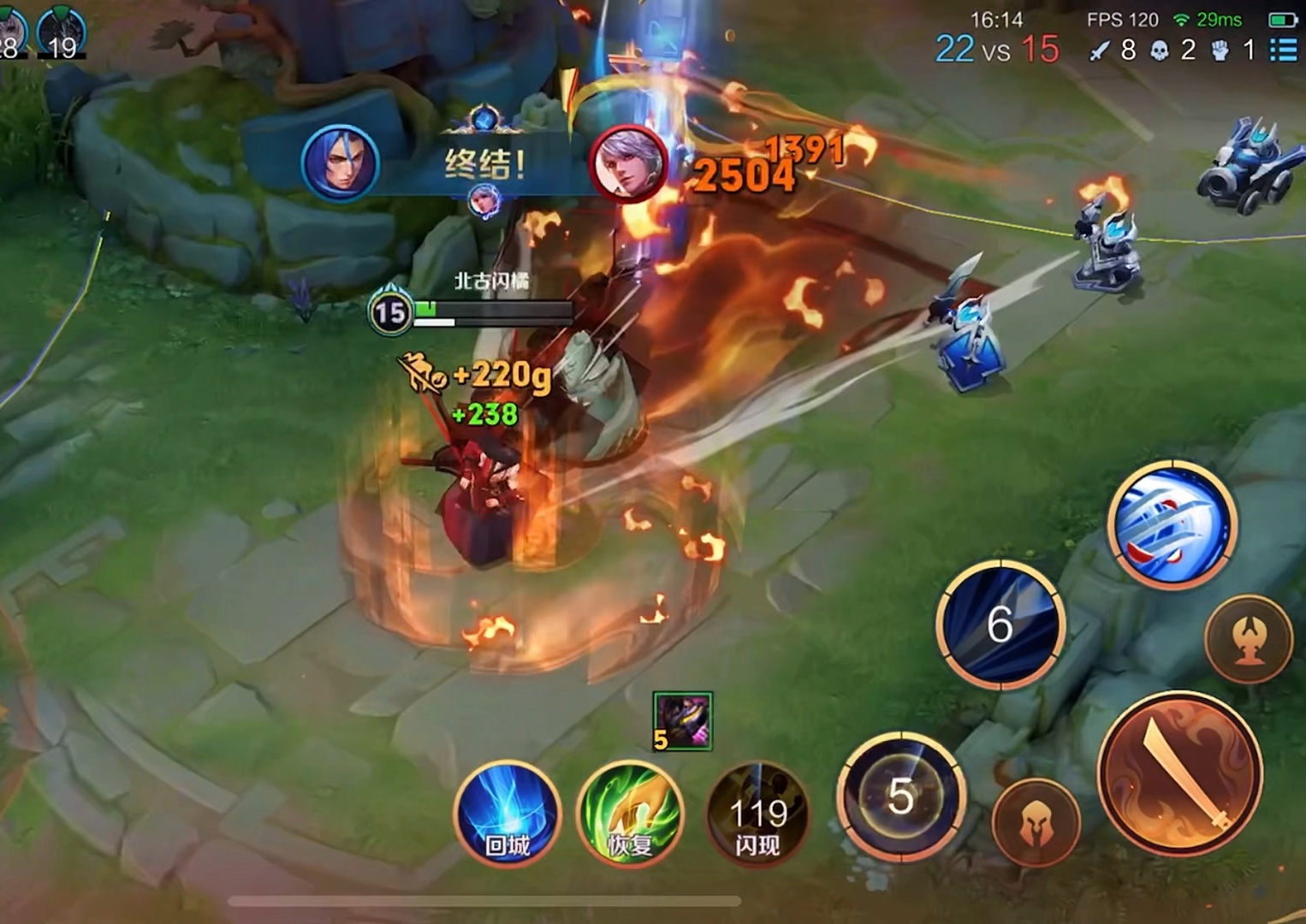
Task: Select the skill showing cooldown 5
Action: [901, 797]
